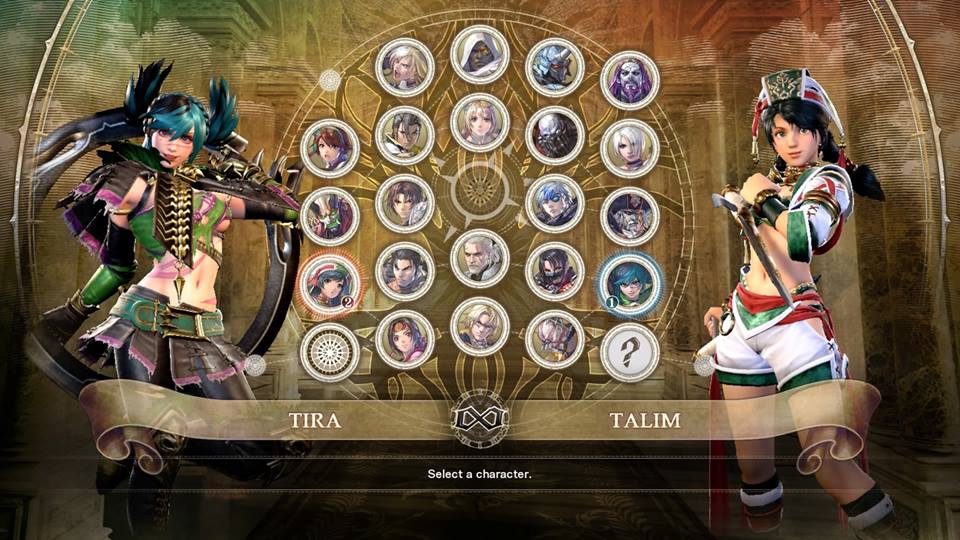The height and width of the screenshot is (540, 960).
Task: Pick white-haired Ivy's portrait
Action: point(630,148)
